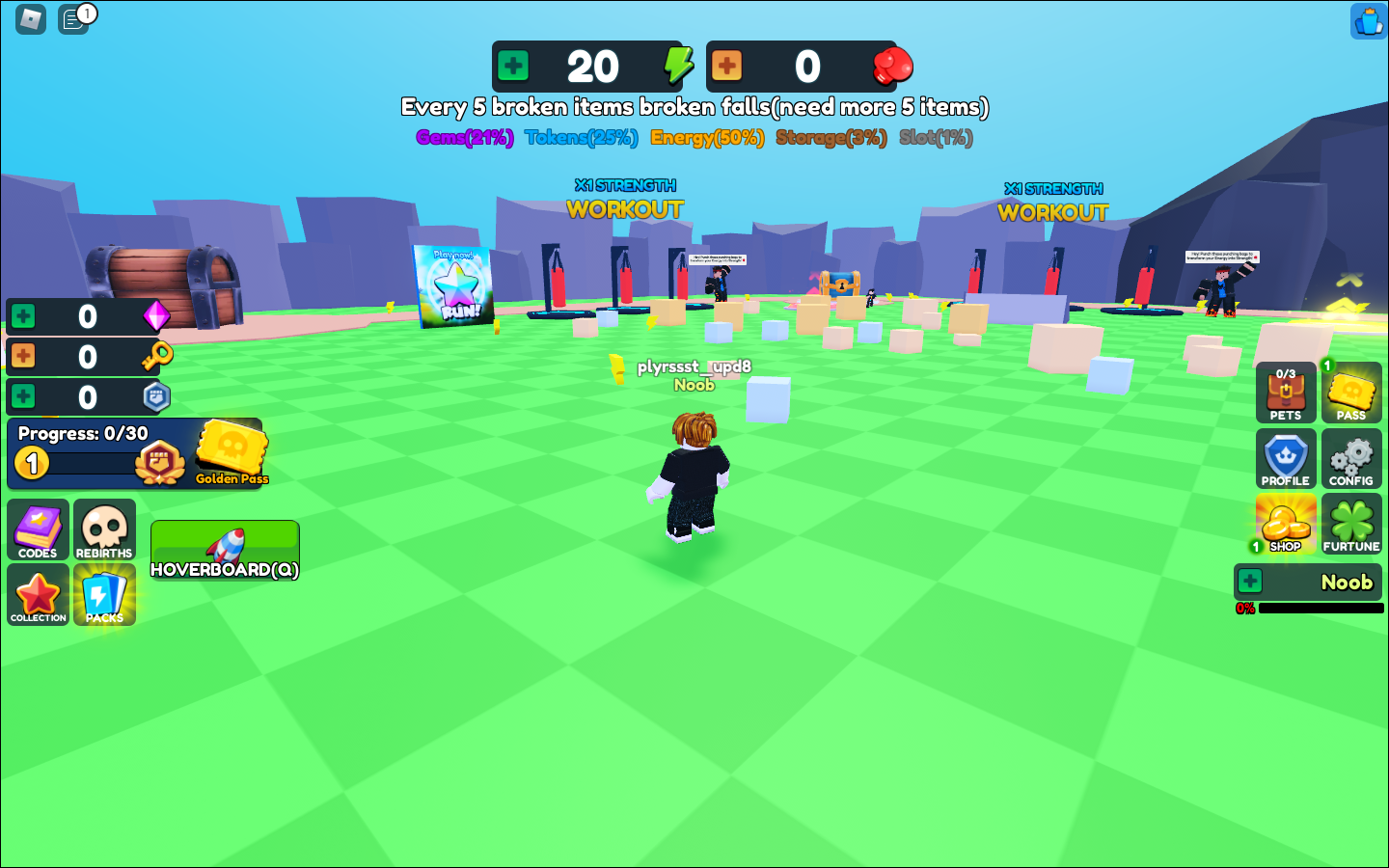
Task: Open the FURTUNE clover menu
Action: [1351, 524]
